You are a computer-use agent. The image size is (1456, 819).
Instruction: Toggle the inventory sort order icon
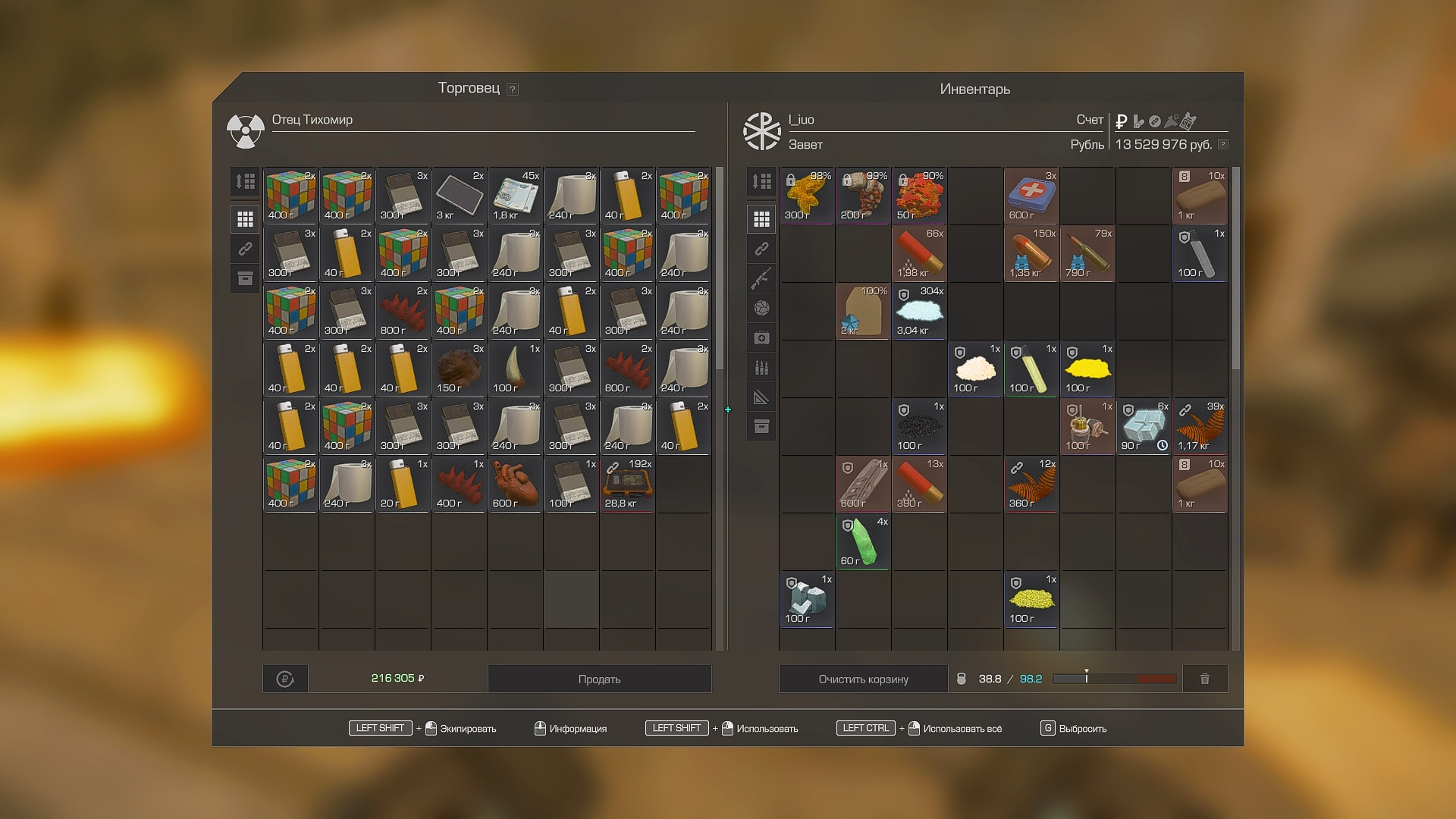[x=761, y=181]
